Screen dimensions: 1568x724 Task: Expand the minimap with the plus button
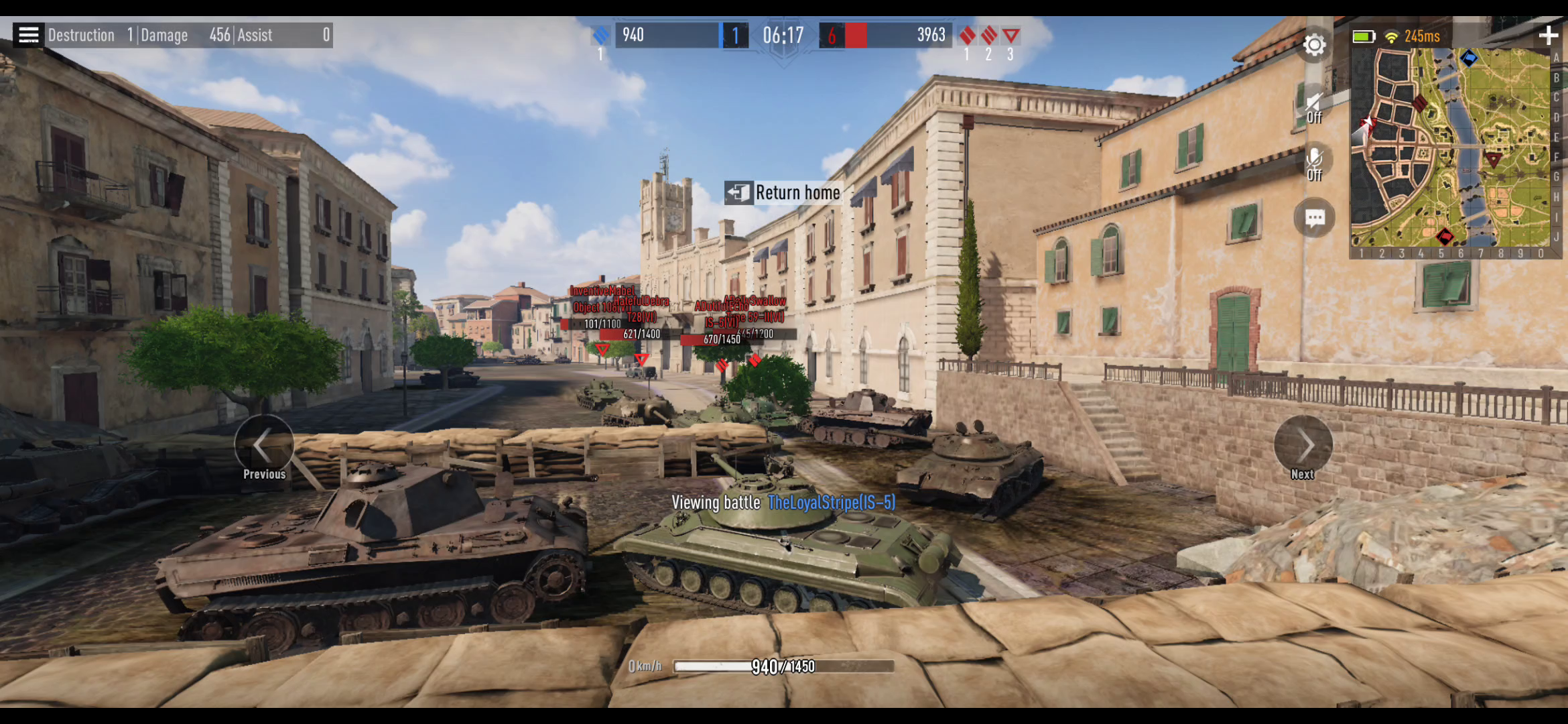(1548, 36)
